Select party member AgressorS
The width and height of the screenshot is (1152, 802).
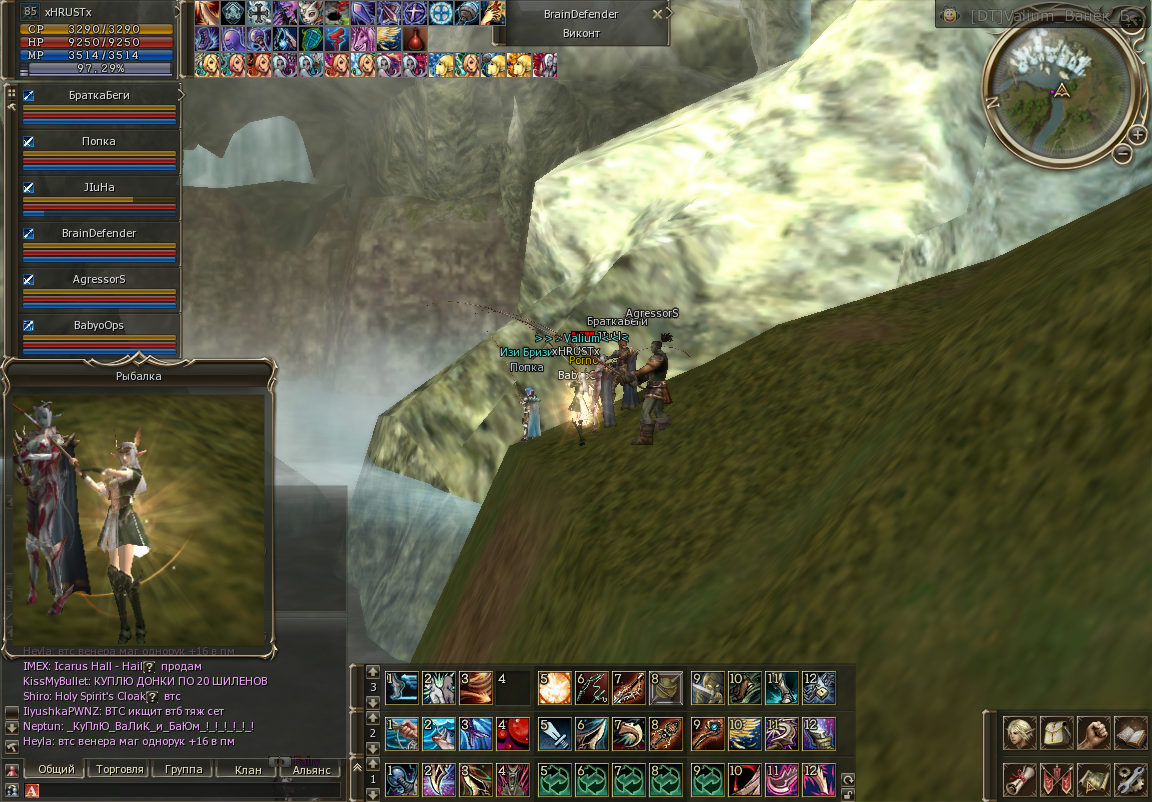[x=99, y=279]
